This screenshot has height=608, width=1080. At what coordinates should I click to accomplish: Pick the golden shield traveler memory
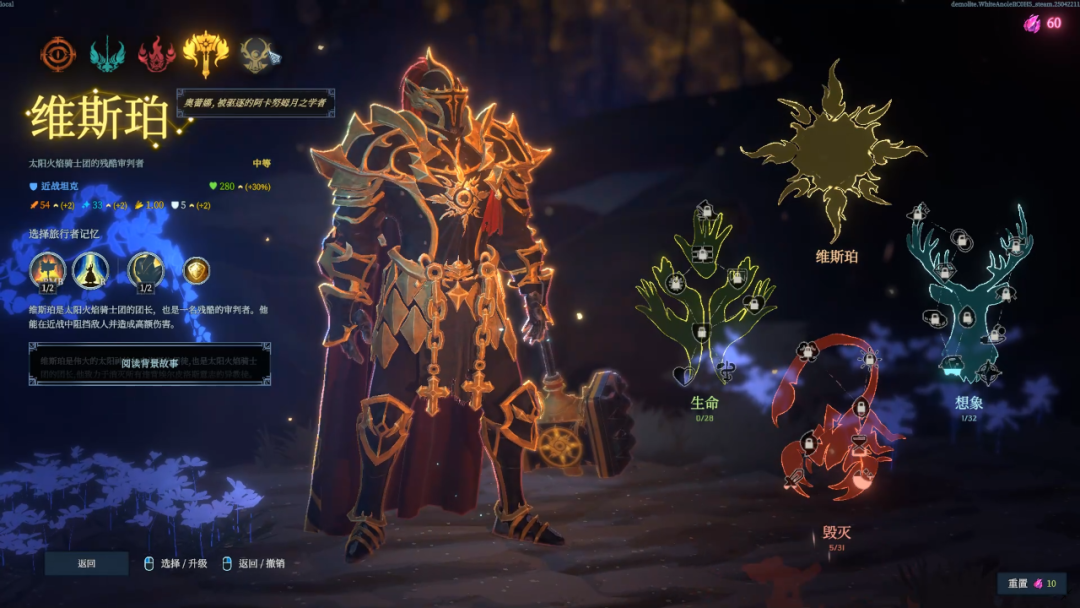pyautogui.click(x=196, y=270)
